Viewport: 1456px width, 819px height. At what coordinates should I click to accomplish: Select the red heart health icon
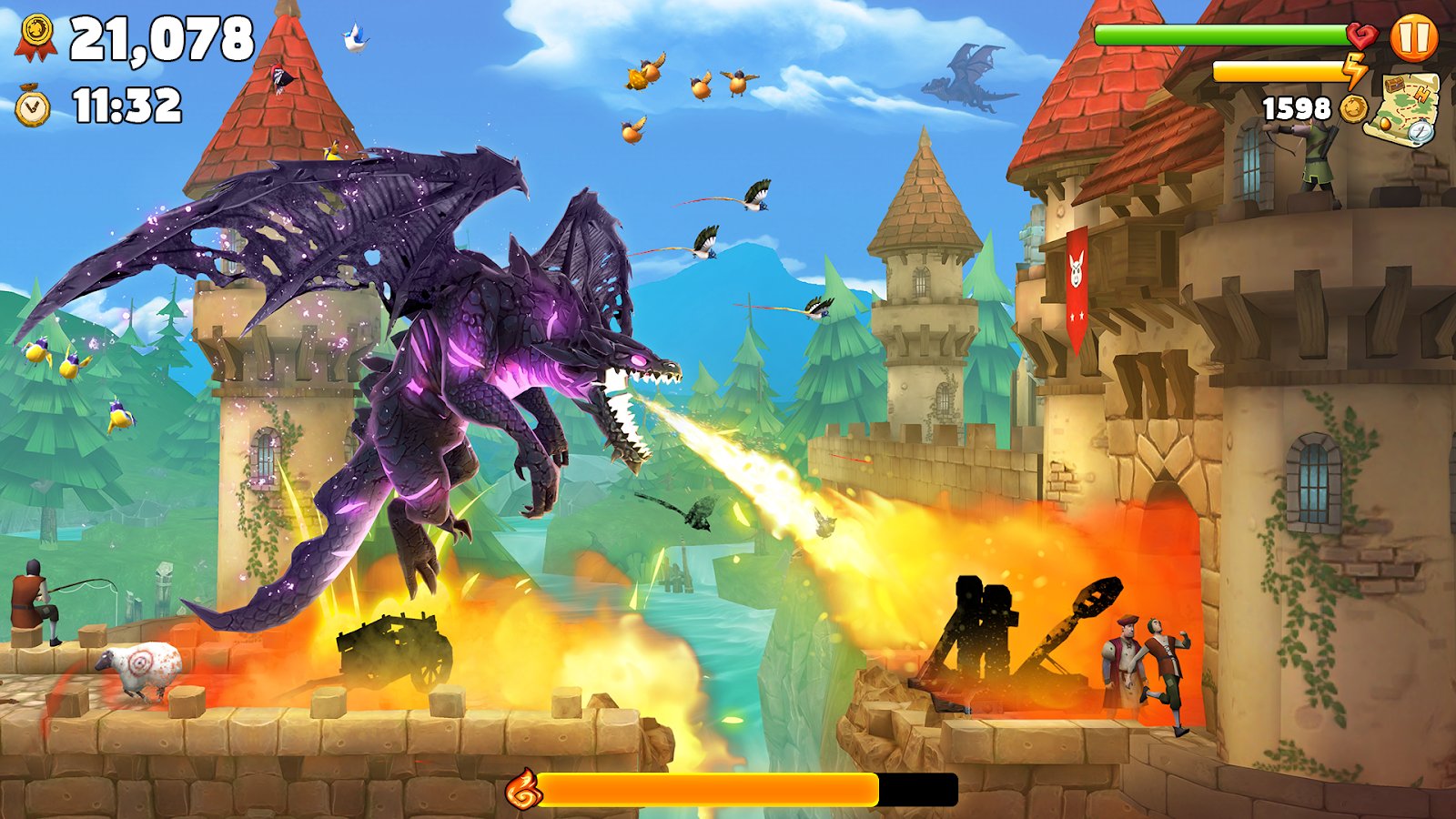pos(1360,37)
